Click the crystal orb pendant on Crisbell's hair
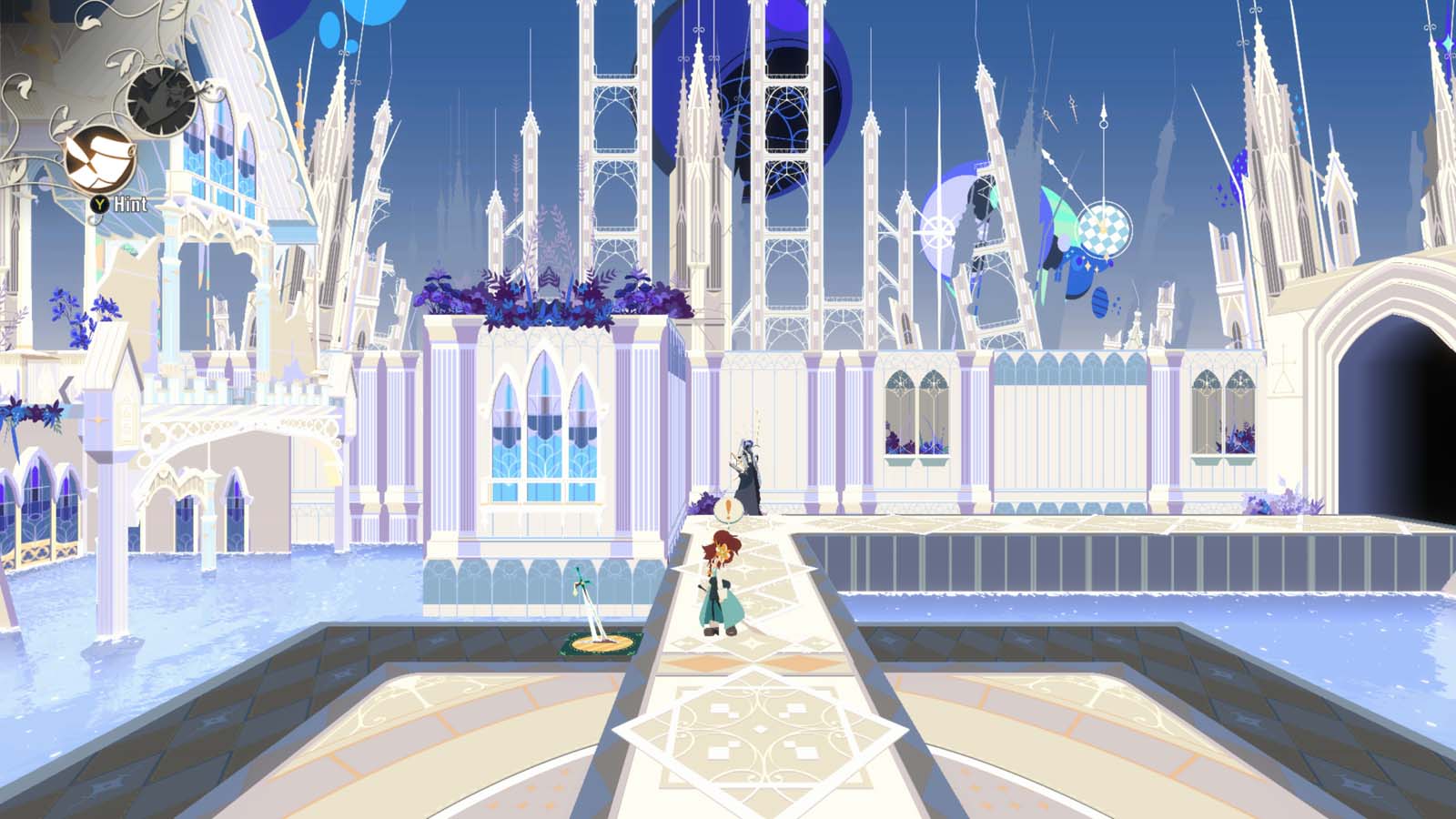 (x=723, y=551)
